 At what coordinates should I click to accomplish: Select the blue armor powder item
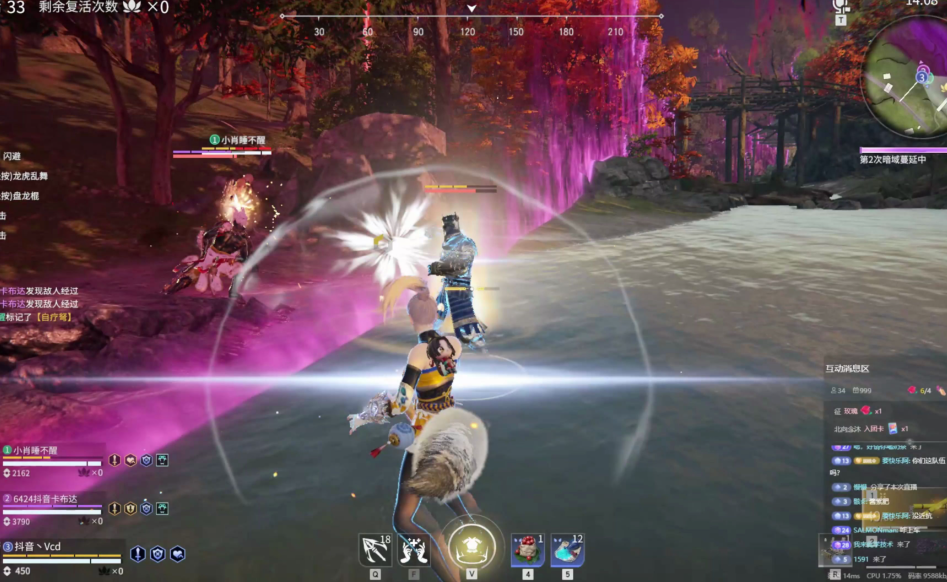tap(567, 550)
